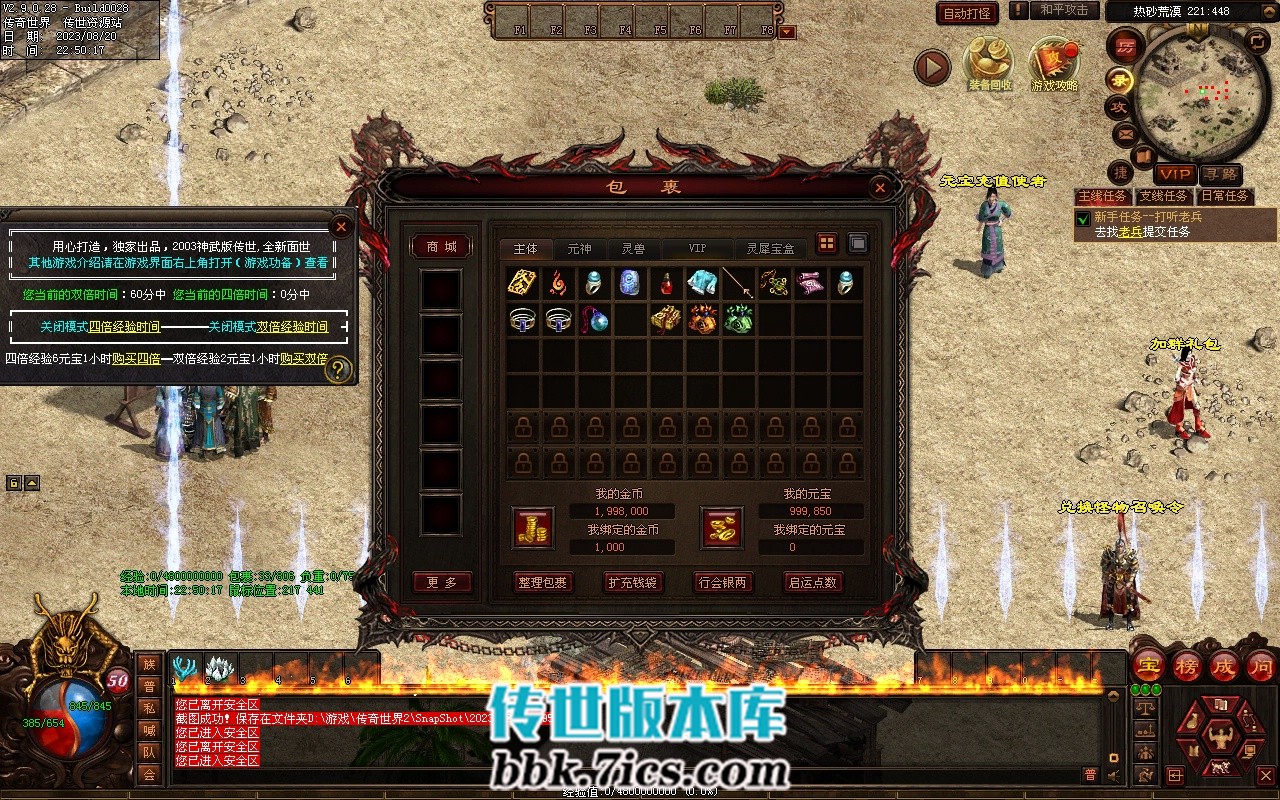Select the red potion bottle in the bag
Screen dimensions: 1280x800
[x=666, y=284]
